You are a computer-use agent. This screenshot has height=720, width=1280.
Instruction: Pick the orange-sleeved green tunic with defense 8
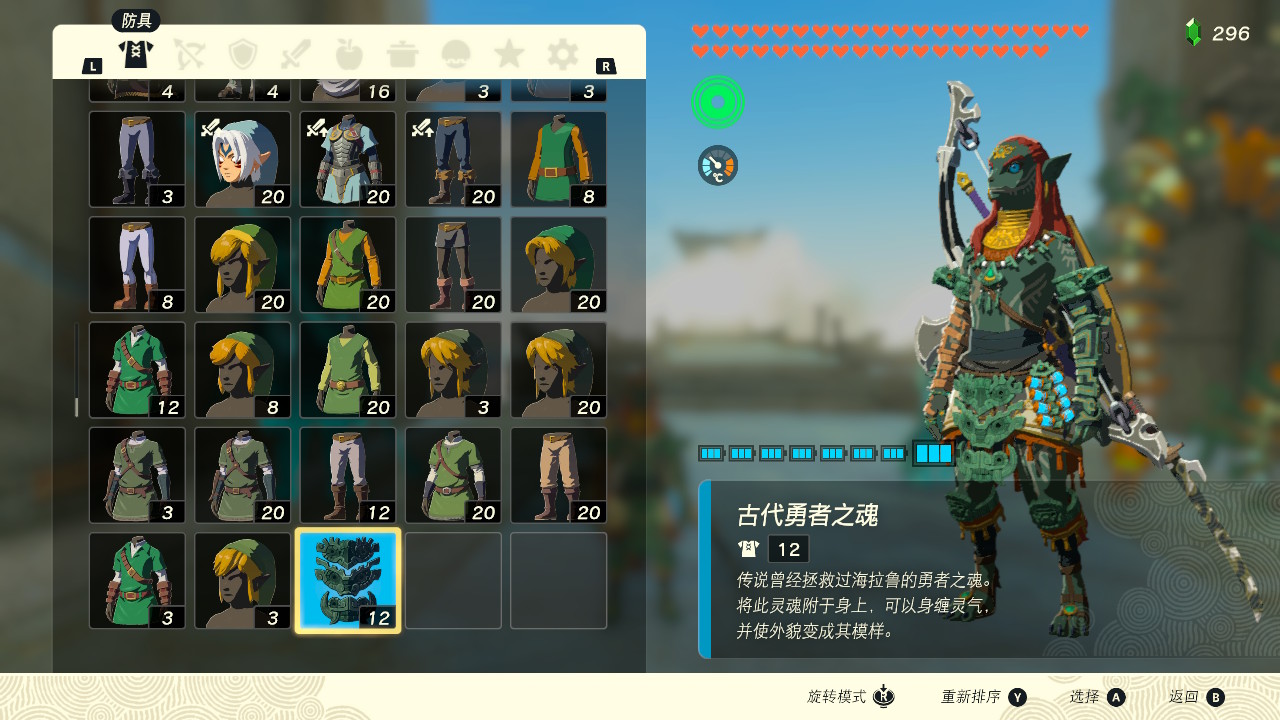pyautogui.click(x=559, y=159)
